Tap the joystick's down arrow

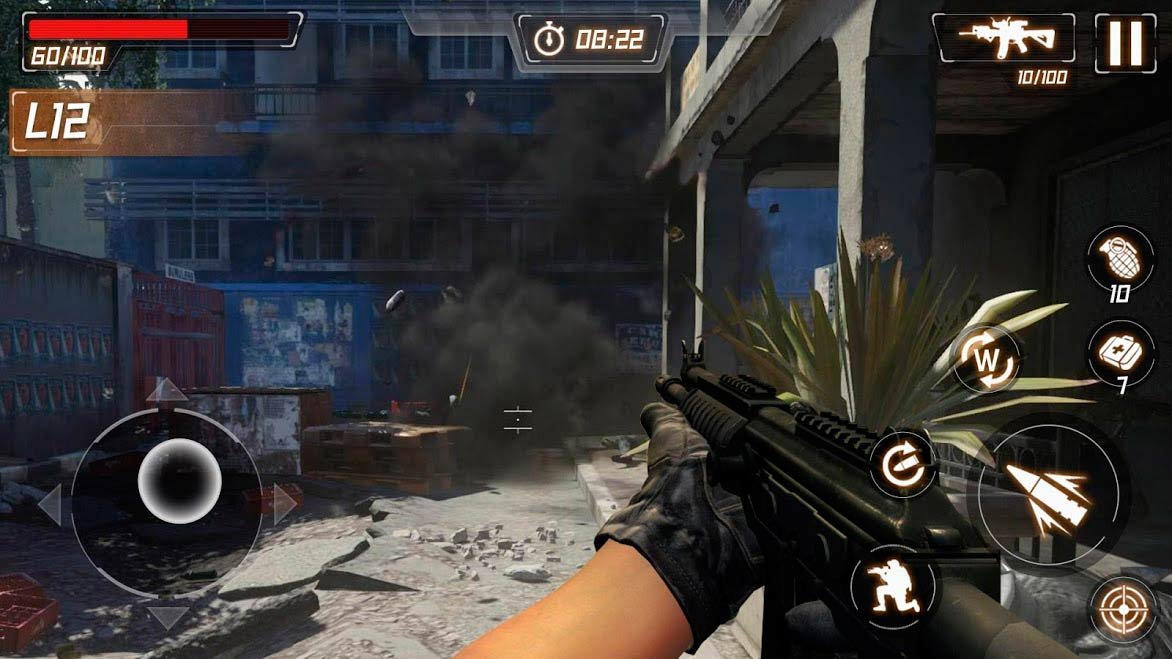tap(166, 615)
